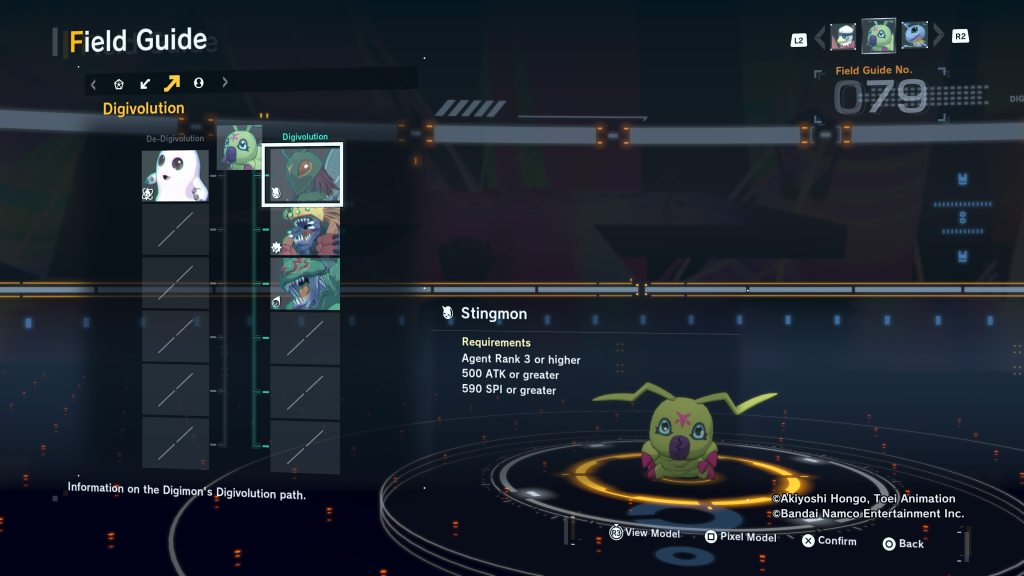
Task: Switch to the round face icon tab
Action: point(198,84)
